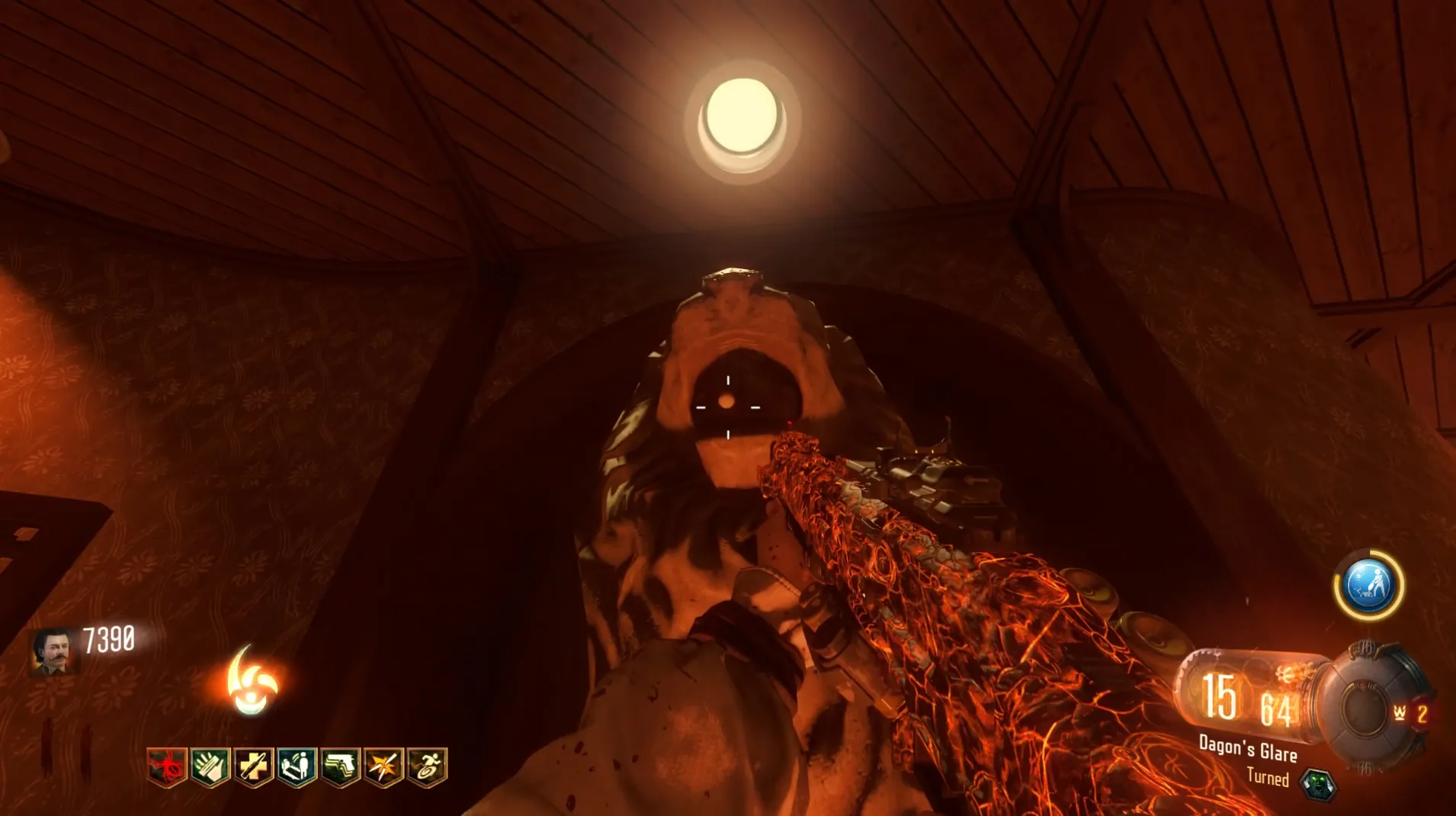The image size is (1456, 816).
Task: Click the Turned zombie-face ammo mod icon
Action: [x=1317, y=783]
